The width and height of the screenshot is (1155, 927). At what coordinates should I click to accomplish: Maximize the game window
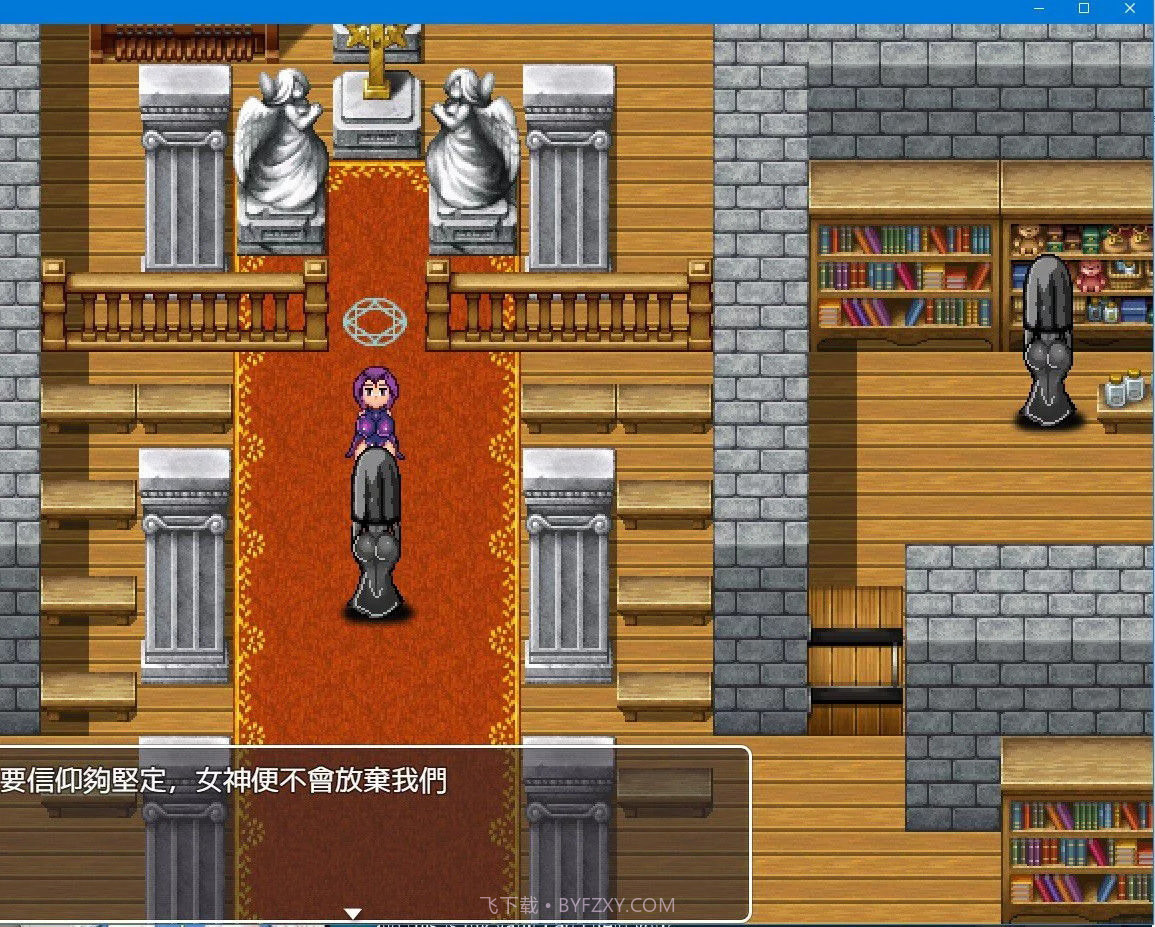pos(1084,9)
